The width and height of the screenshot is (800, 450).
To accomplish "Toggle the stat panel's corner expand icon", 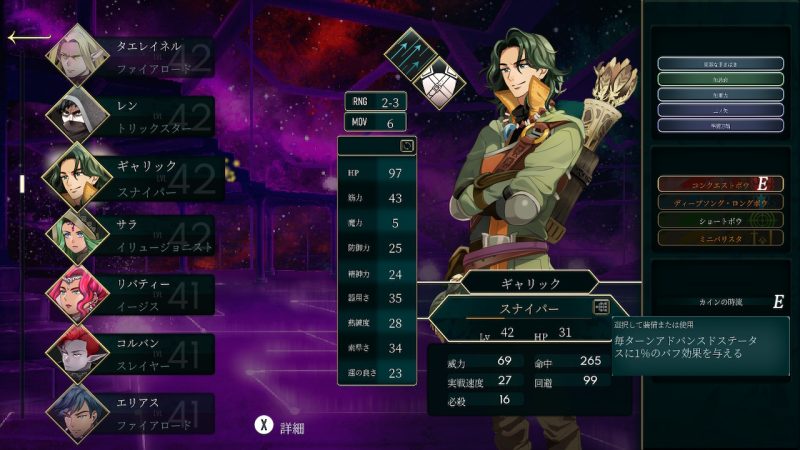I will (407, 146).
